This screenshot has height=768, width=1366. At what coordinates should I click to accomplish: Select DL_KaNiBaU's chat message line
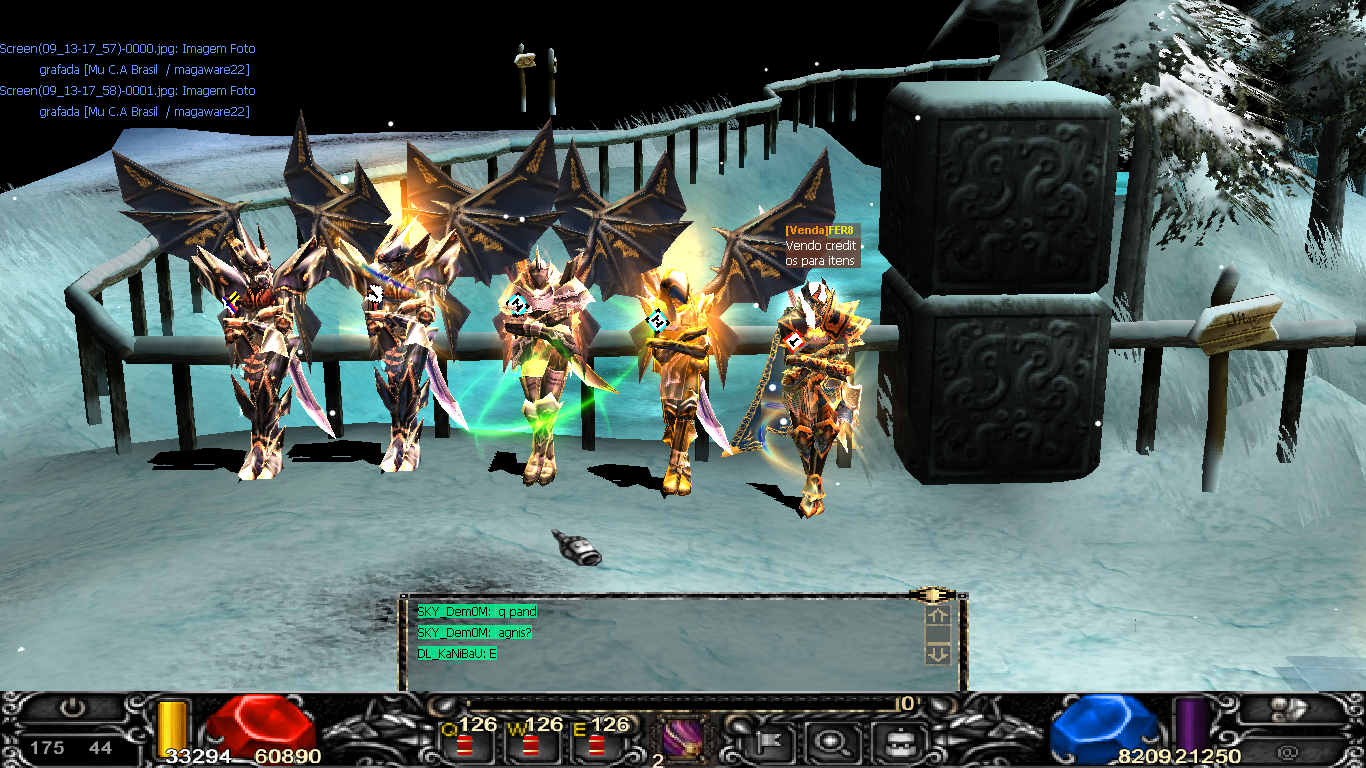coord(458,654)
